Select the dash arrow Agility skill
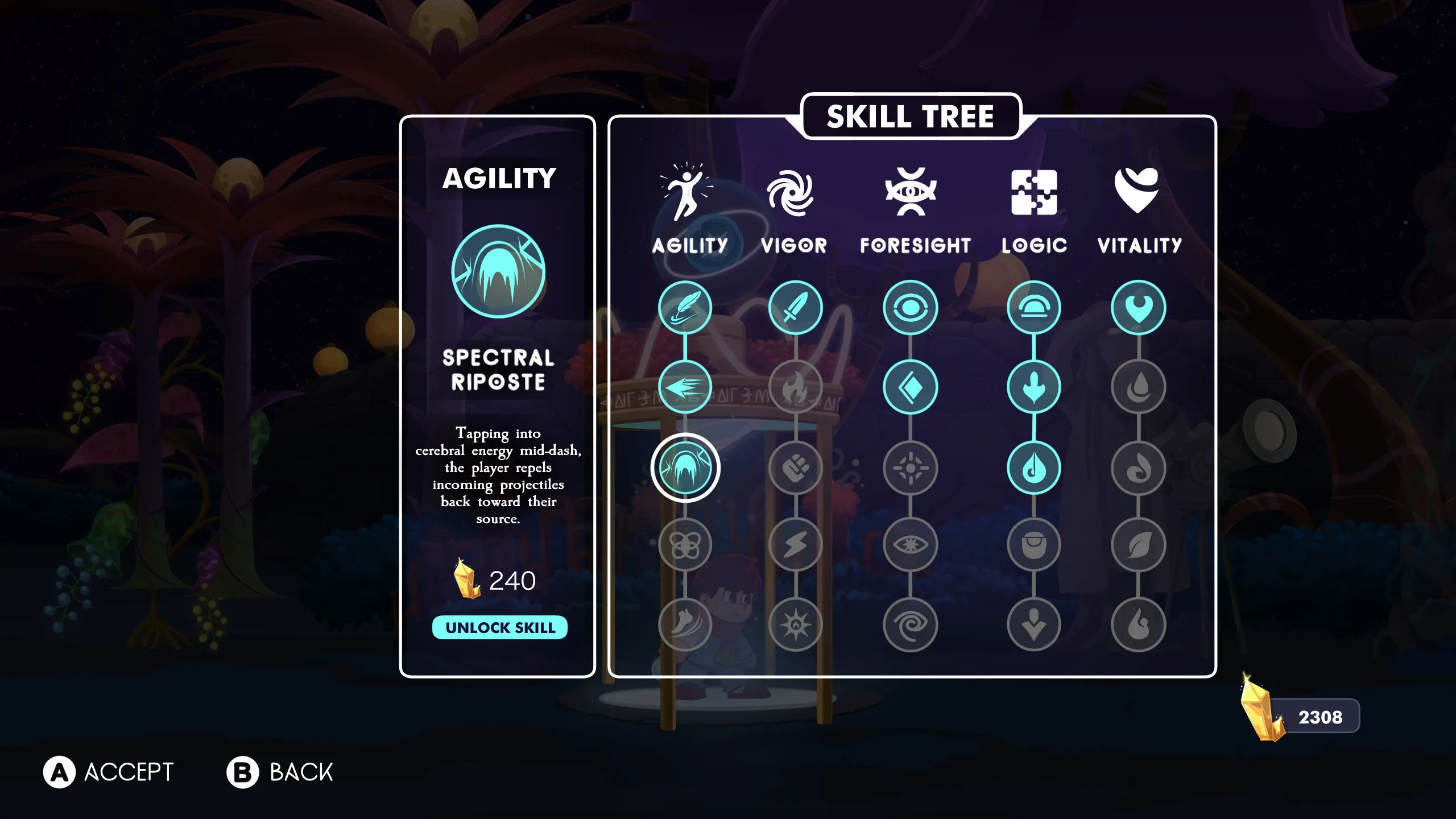1456x819 pixels. tap(685, 387)
